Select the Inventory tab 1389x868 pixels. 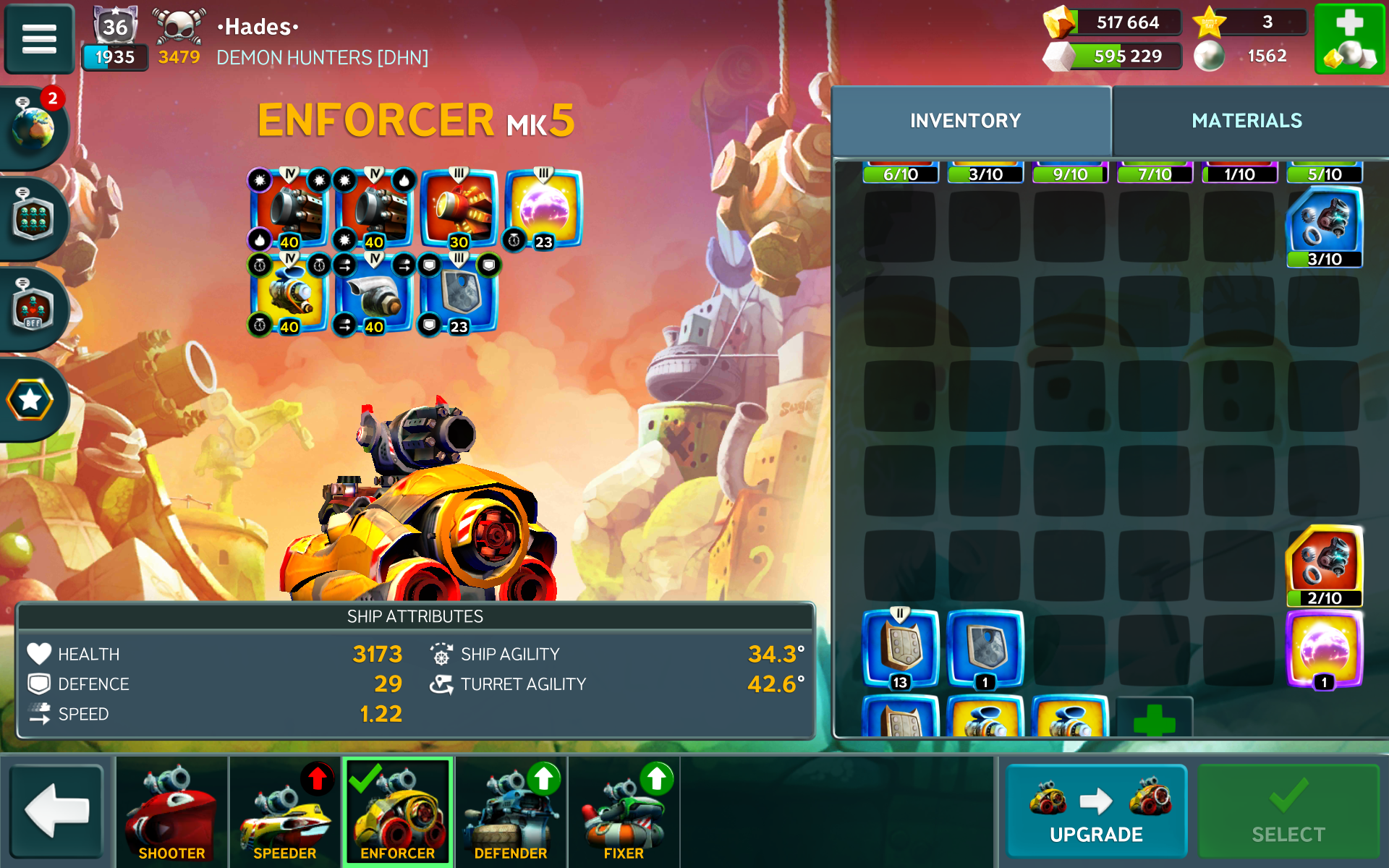pos(965,121)
